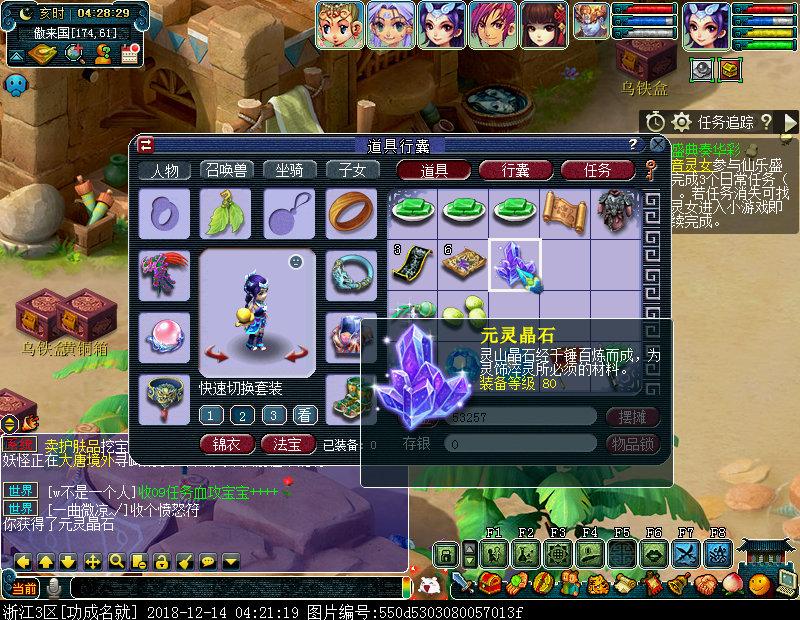Click the 看 view button for outfit sets
The image size is (800, 620).
304,415
